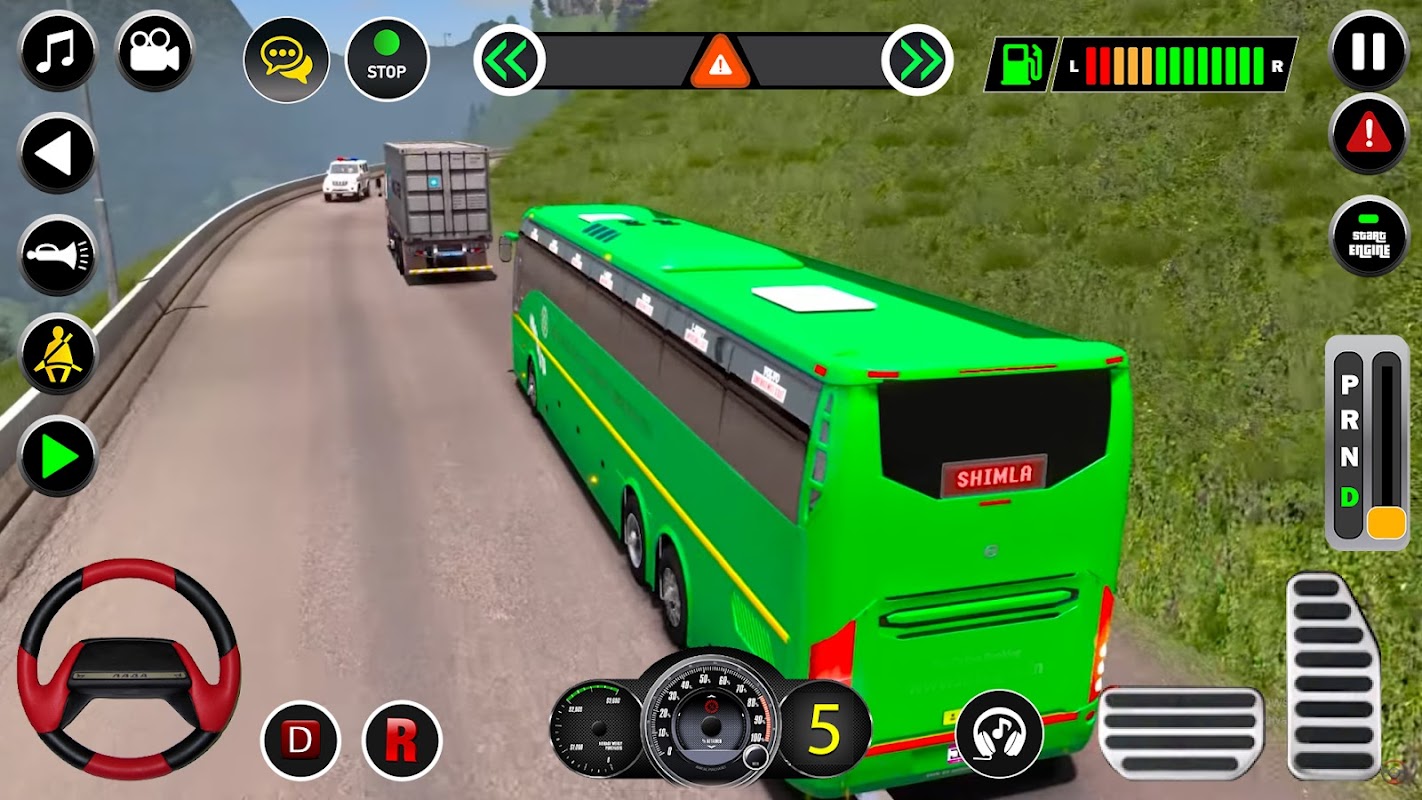Click the red steering wheel
This screenshot has height=800, width=1422.
(129, 668)
